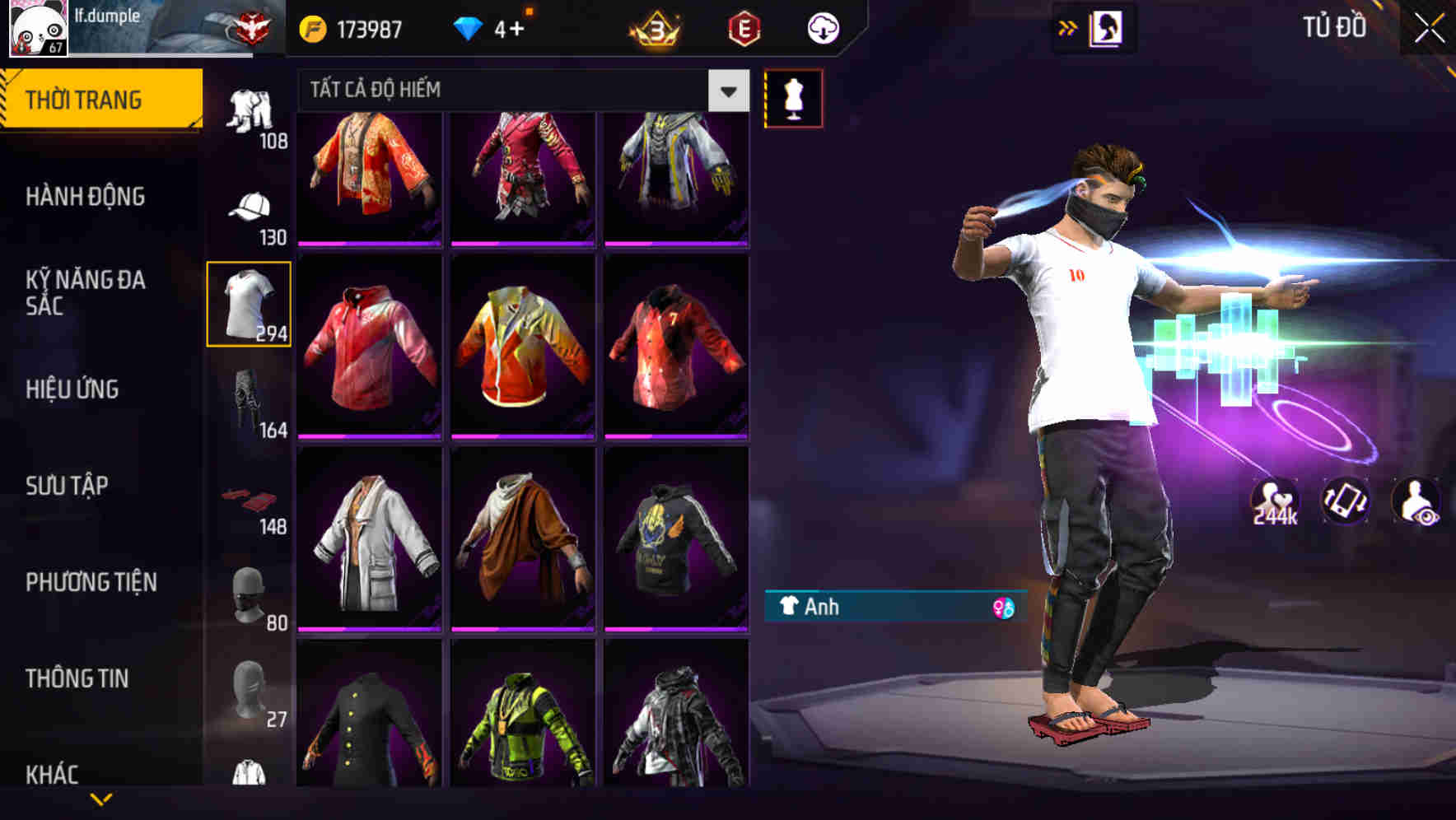The height and width of the screenshot is (820, 1456).
Task: Open the mannequin outfit preset icon
Action: tap(794, 97)
